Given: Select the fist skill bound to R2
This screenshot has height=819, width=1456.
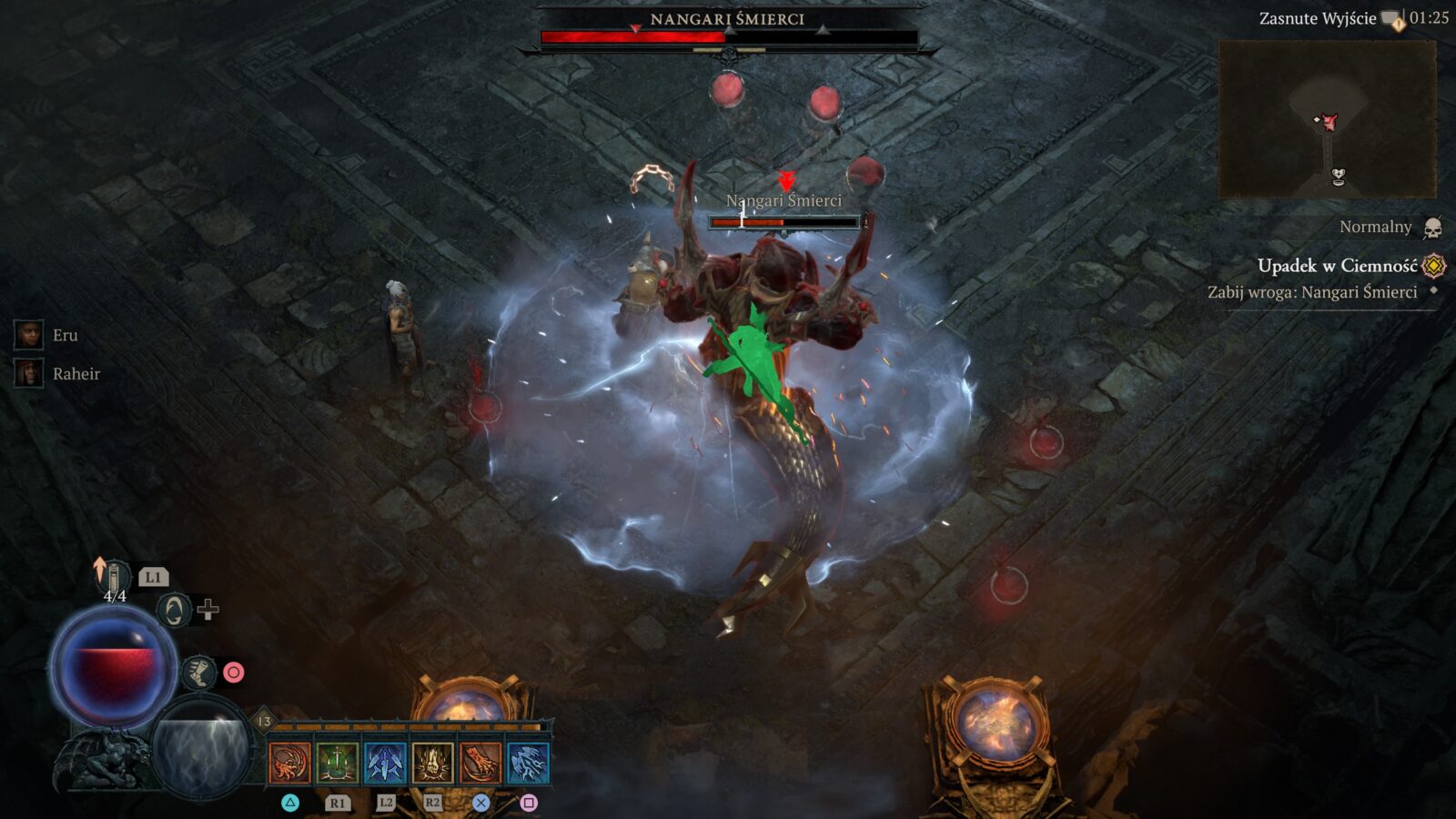Looking at the screenshot, I should tap(433, 761).
